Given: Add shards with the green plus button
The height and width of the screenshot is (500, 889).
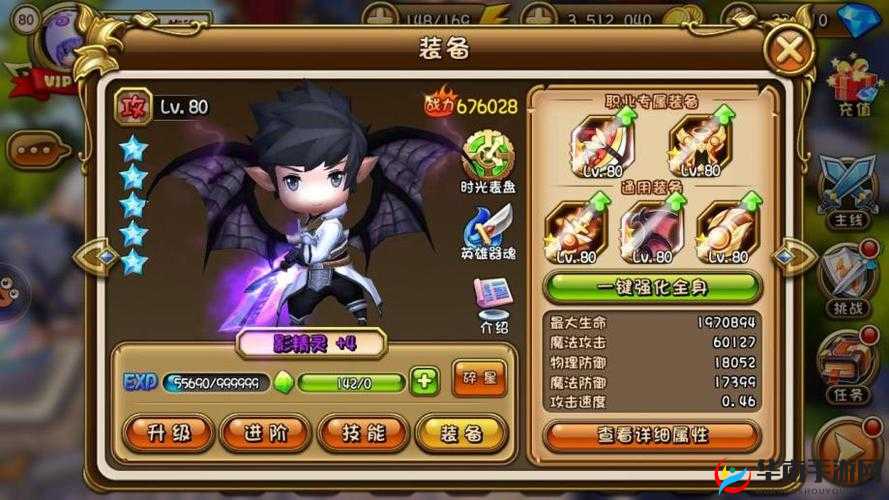Looking at the screenshot, I should (x=426, y=382).
